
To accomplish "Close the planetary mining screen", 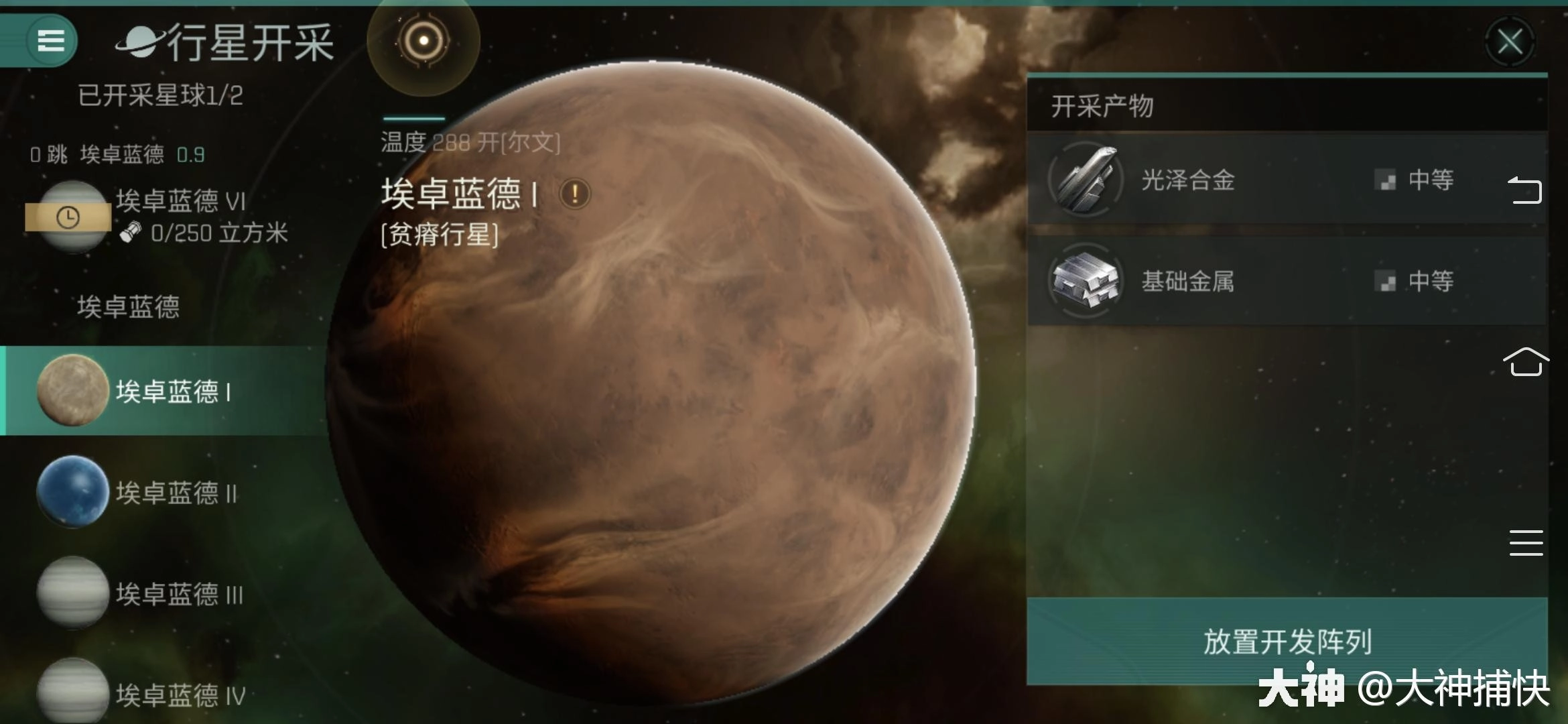I will [x=1511, y=42].
